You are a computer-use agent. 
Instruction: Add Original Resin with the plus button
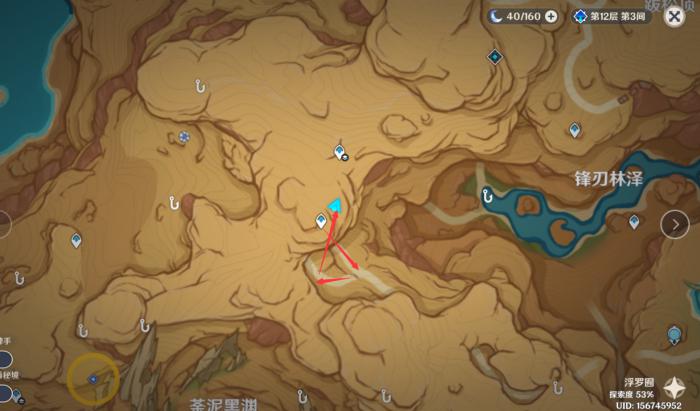551,17
